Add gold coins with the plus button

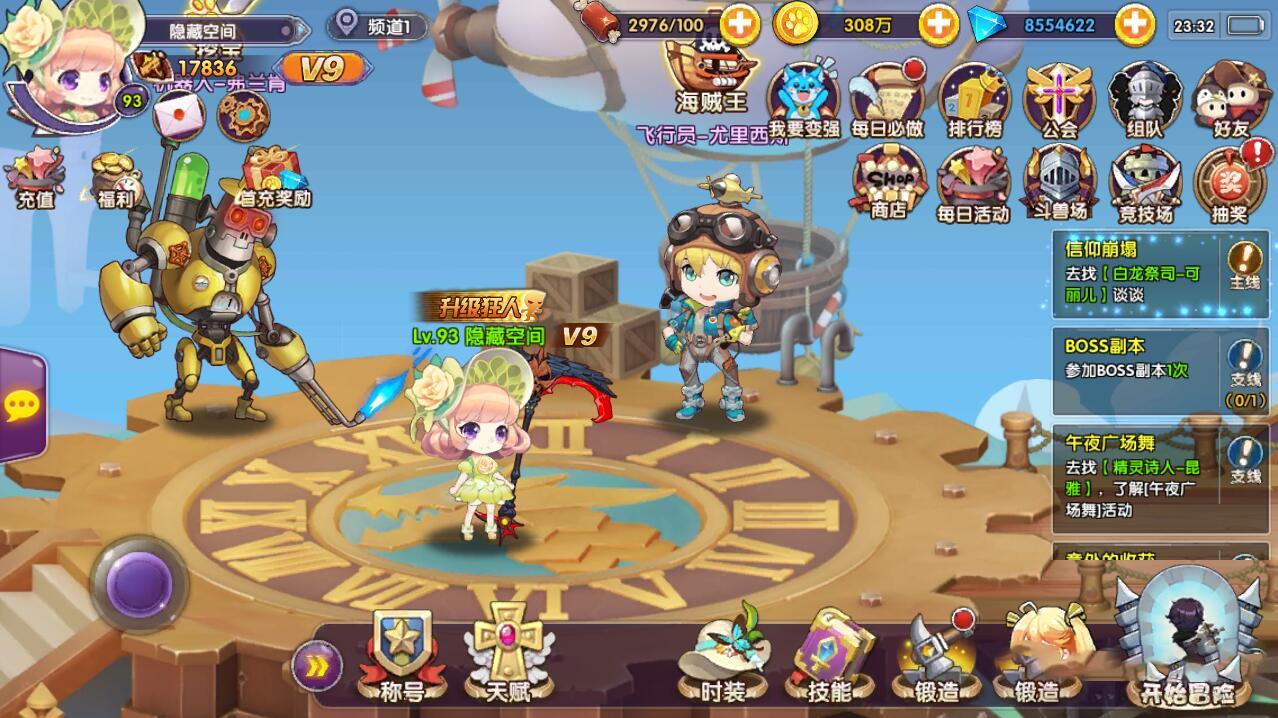click(937, 25)
